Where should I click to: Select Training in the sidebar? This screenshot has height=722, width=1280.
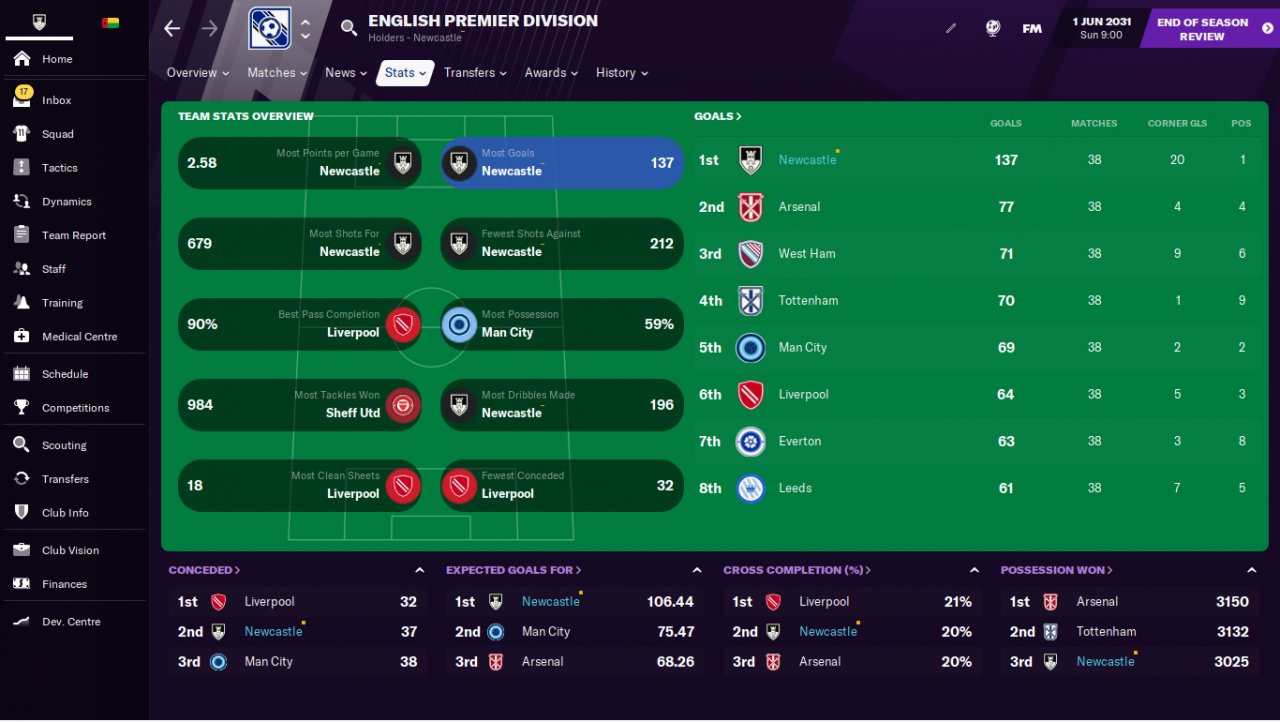pyautogui.click(x=62, y=303)
